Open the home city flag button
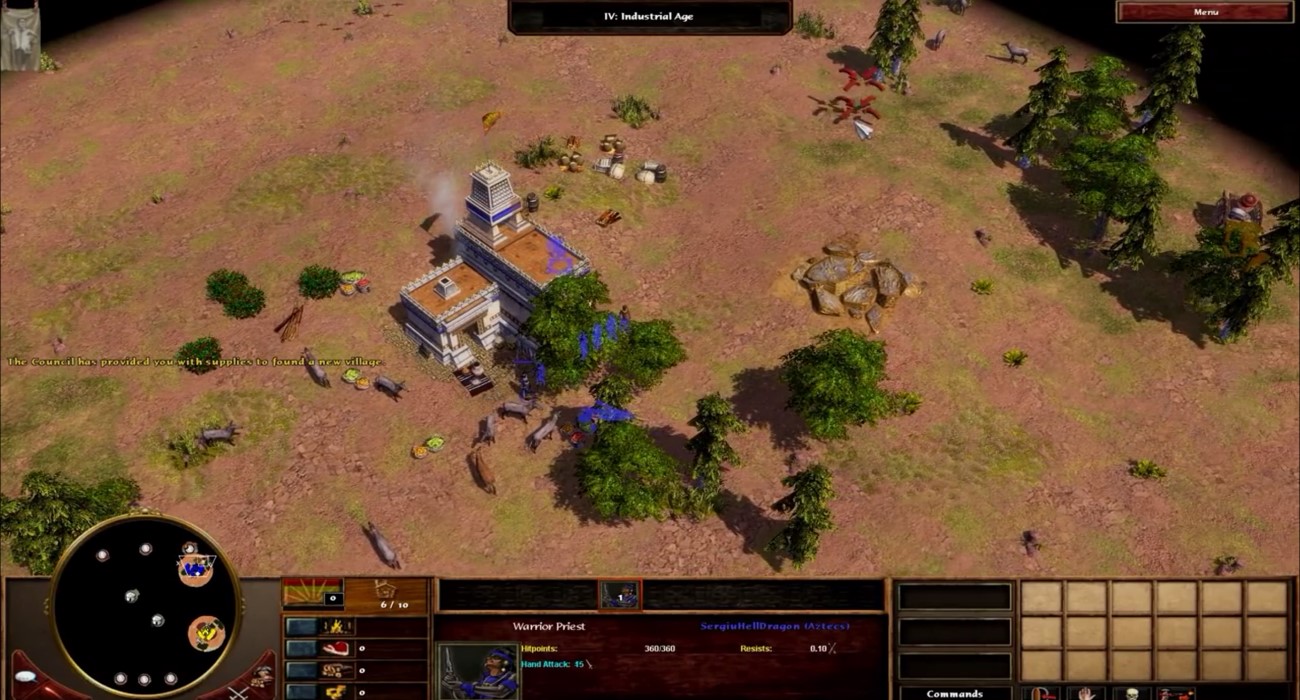This screenshot has height=700, width=1300. tap(313, 593)
